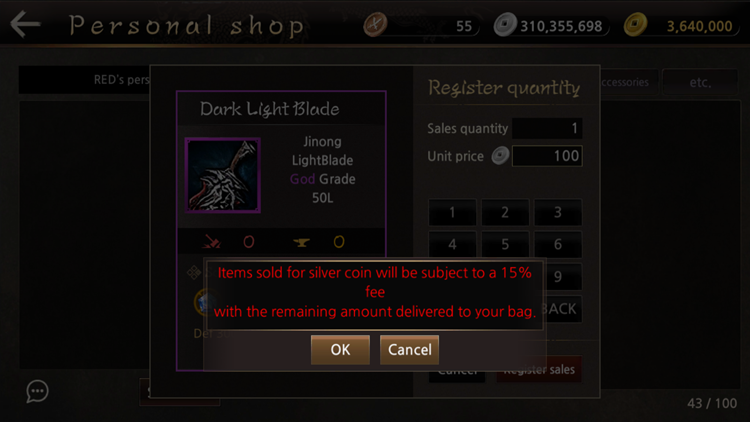Go back using the arrow button
Viewport: 750px width, 422px height.
pyautogui.click(x=25, y=24)
